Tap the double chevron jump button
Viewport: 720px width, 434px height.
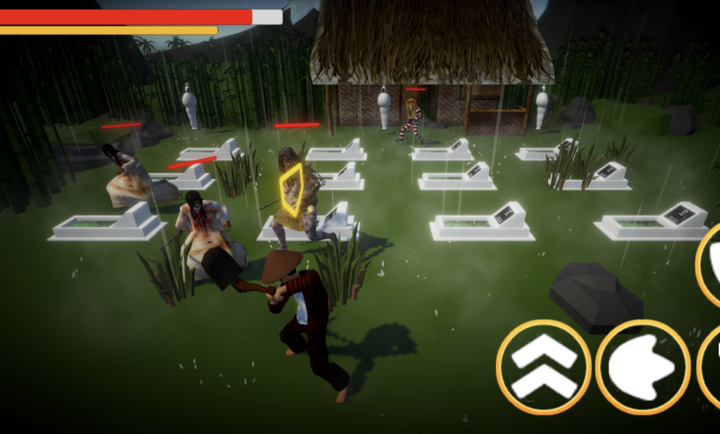(541, 367)
